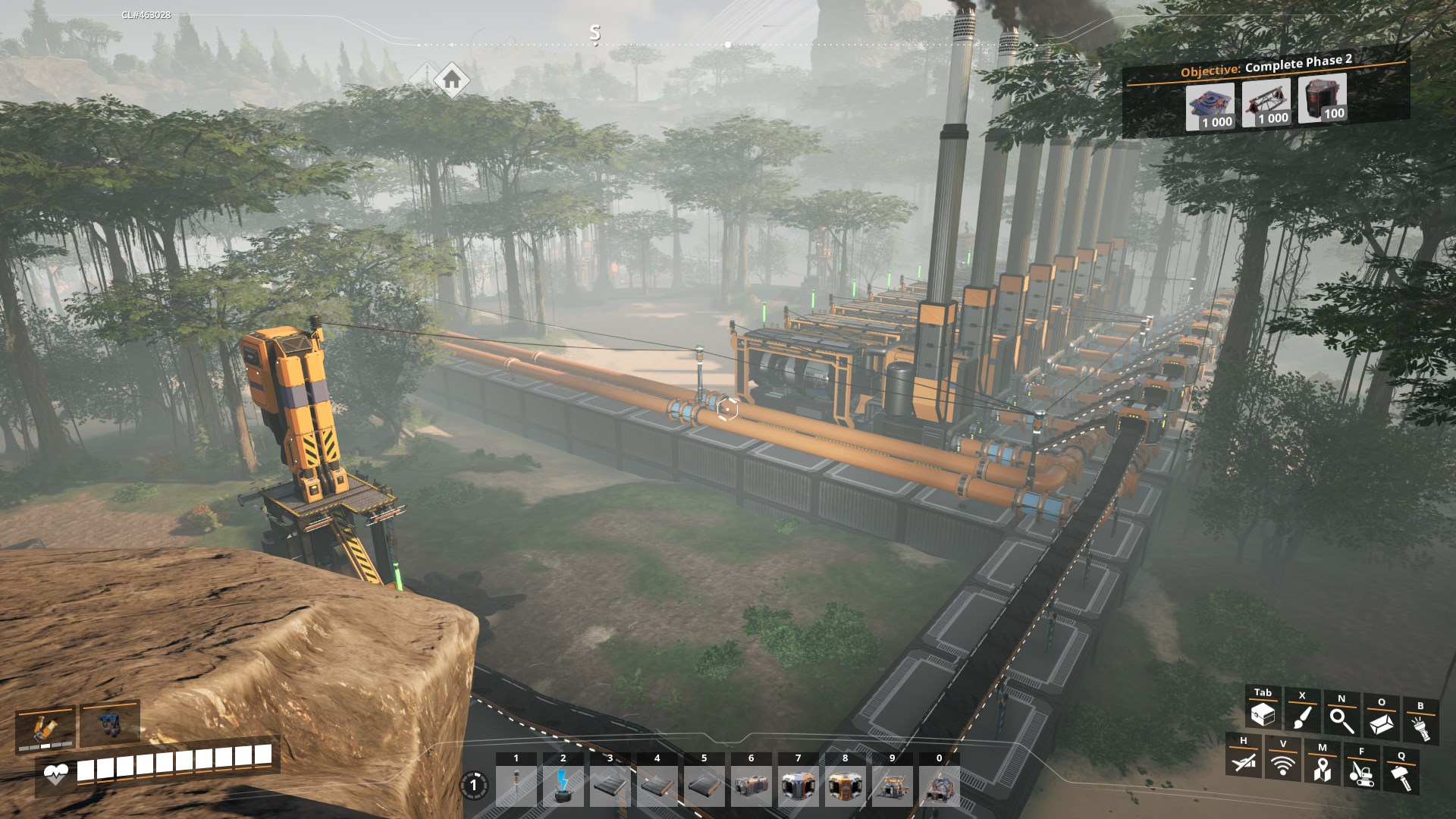Open the magnifying glass quick search
Screen dimensions: 1456x819
1341,720
